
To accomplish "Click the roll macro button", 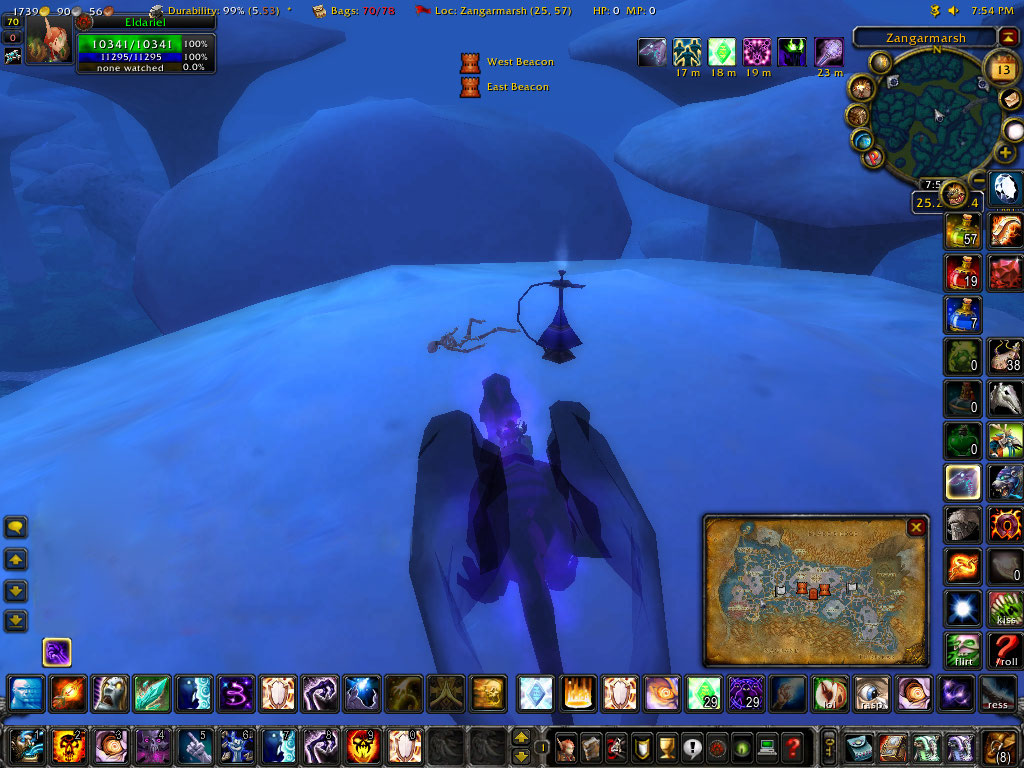I will (1006, 650).
